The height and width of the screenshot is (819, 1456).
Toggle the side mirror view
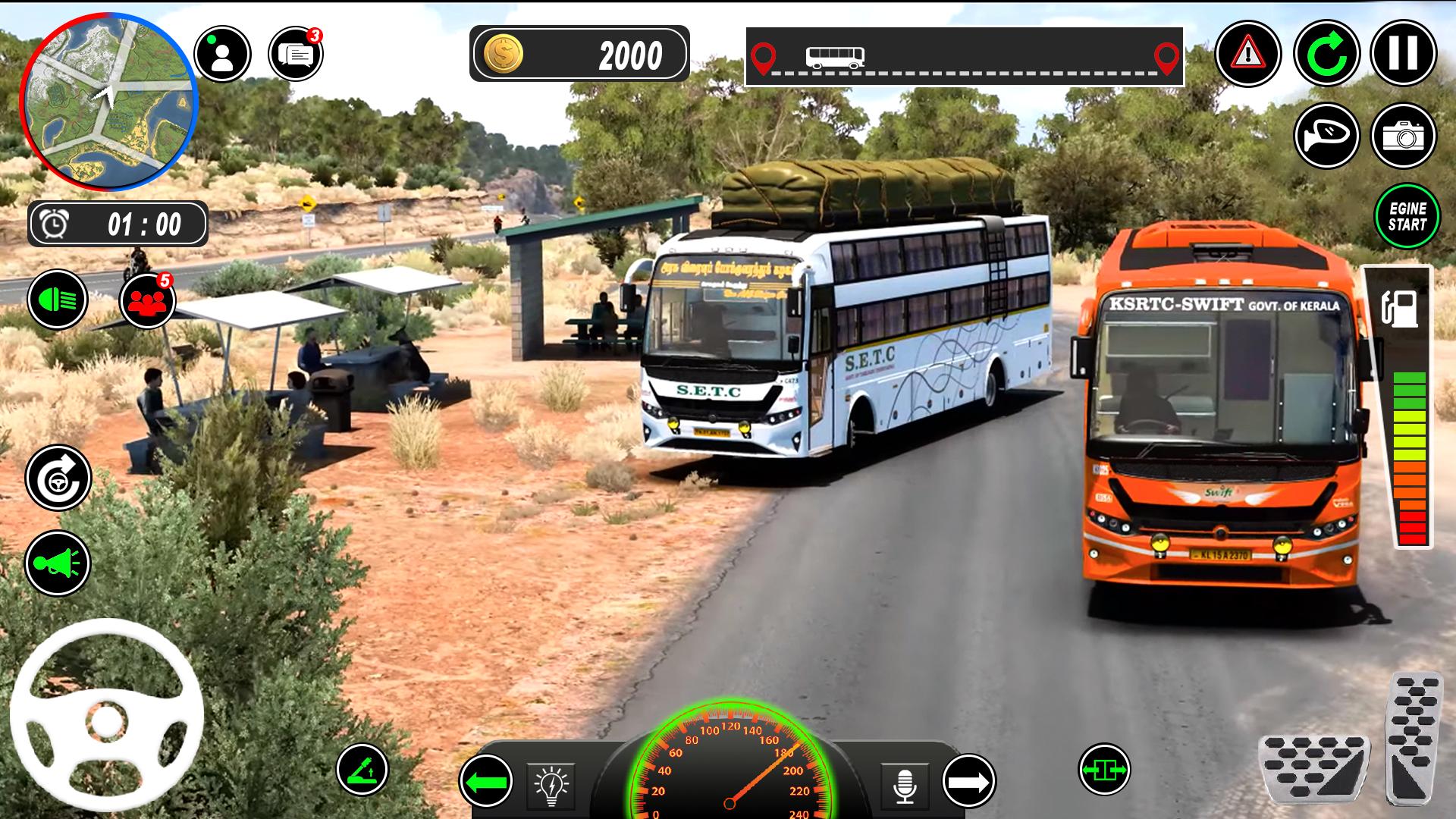[x=1326, y=136]
